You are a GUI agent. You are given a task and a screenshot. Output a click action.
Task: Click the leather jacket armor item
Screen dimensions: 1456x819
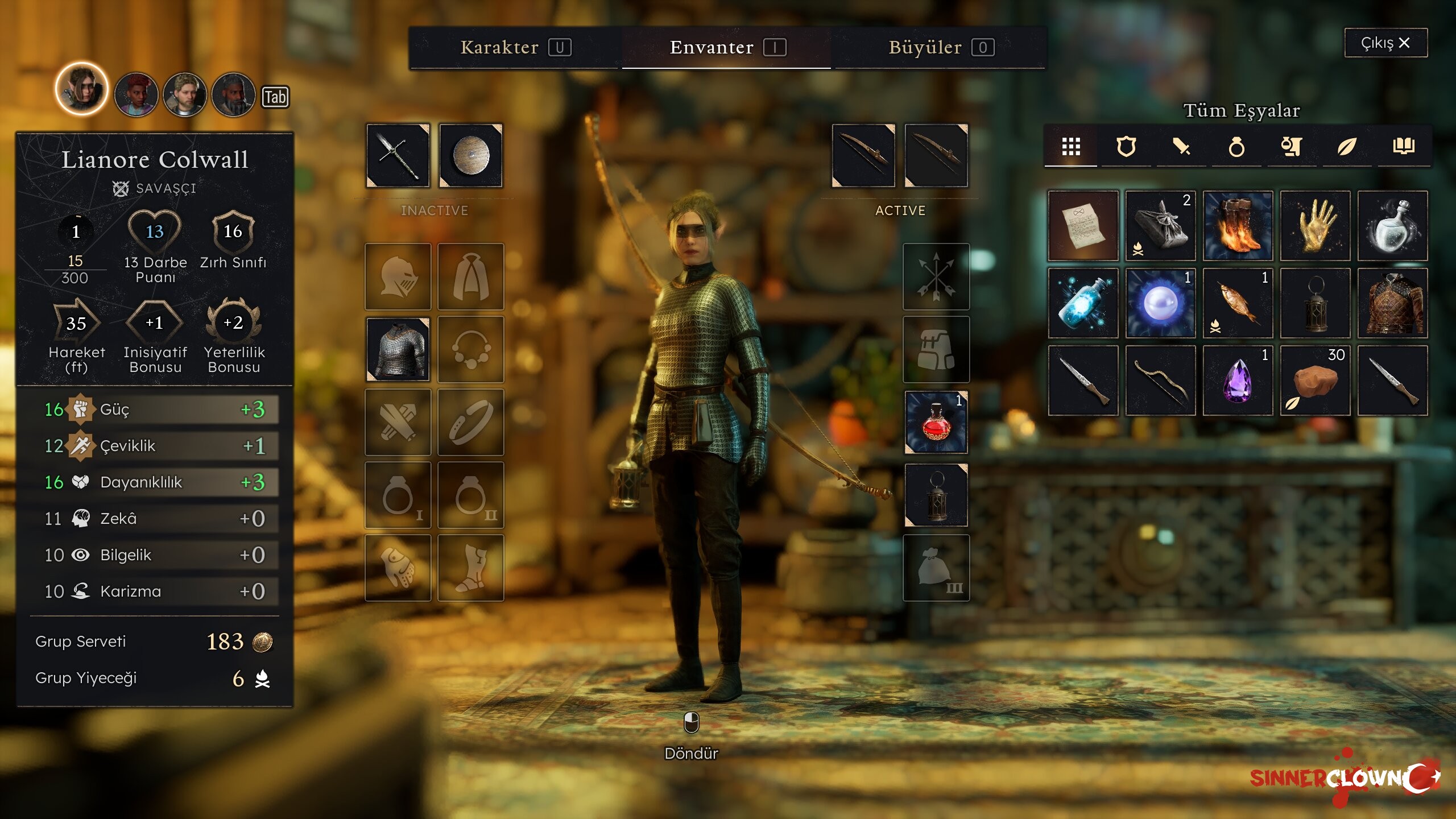pyautogui.click(x=1392, y=303)
